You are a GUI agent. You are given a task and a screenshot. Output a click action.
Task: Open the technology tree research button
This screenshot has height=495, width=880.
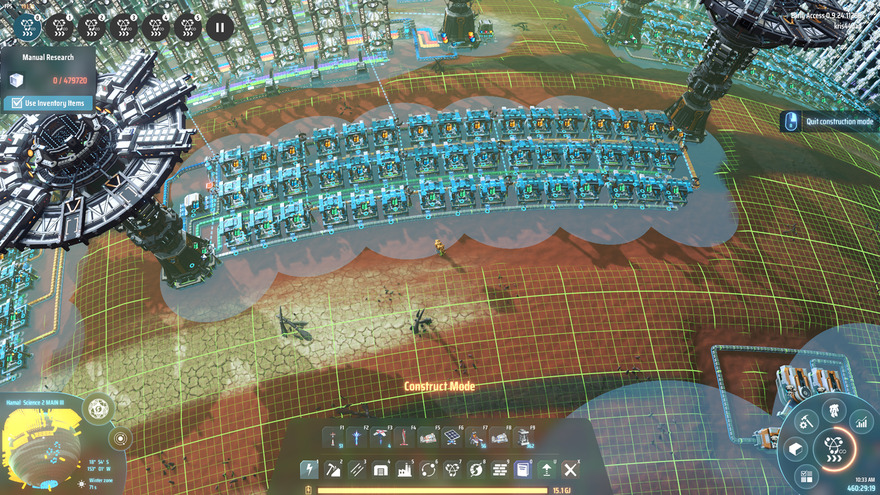pyautogui.click(x=835, y=449)
